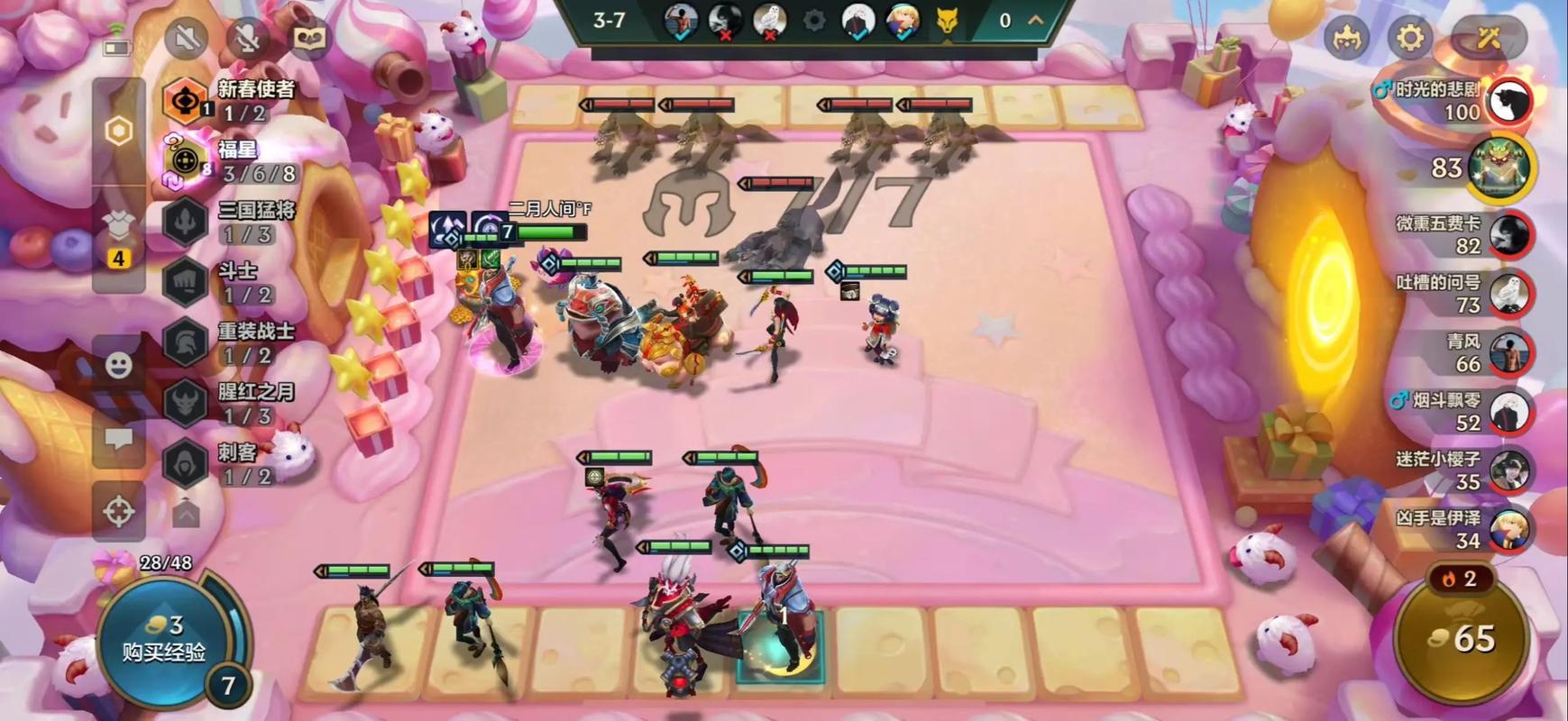Screen dimensions: 1568x721
Task: View player 时光的悲剧's board
Action: coord(1508,101)
